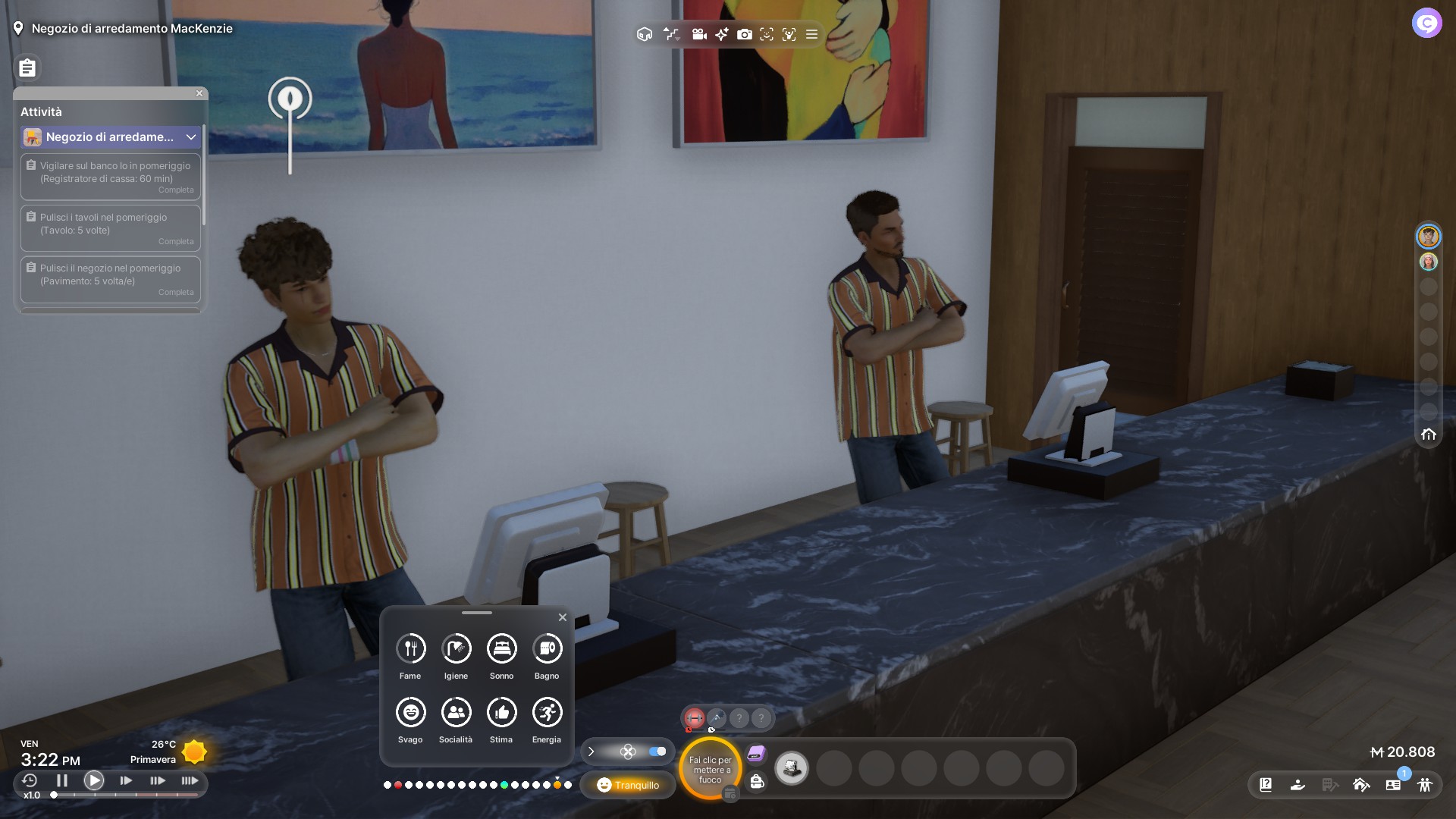This screenshot has height=819, width=1456.
Task: Close the Attività panel
Action: [199, 93]
